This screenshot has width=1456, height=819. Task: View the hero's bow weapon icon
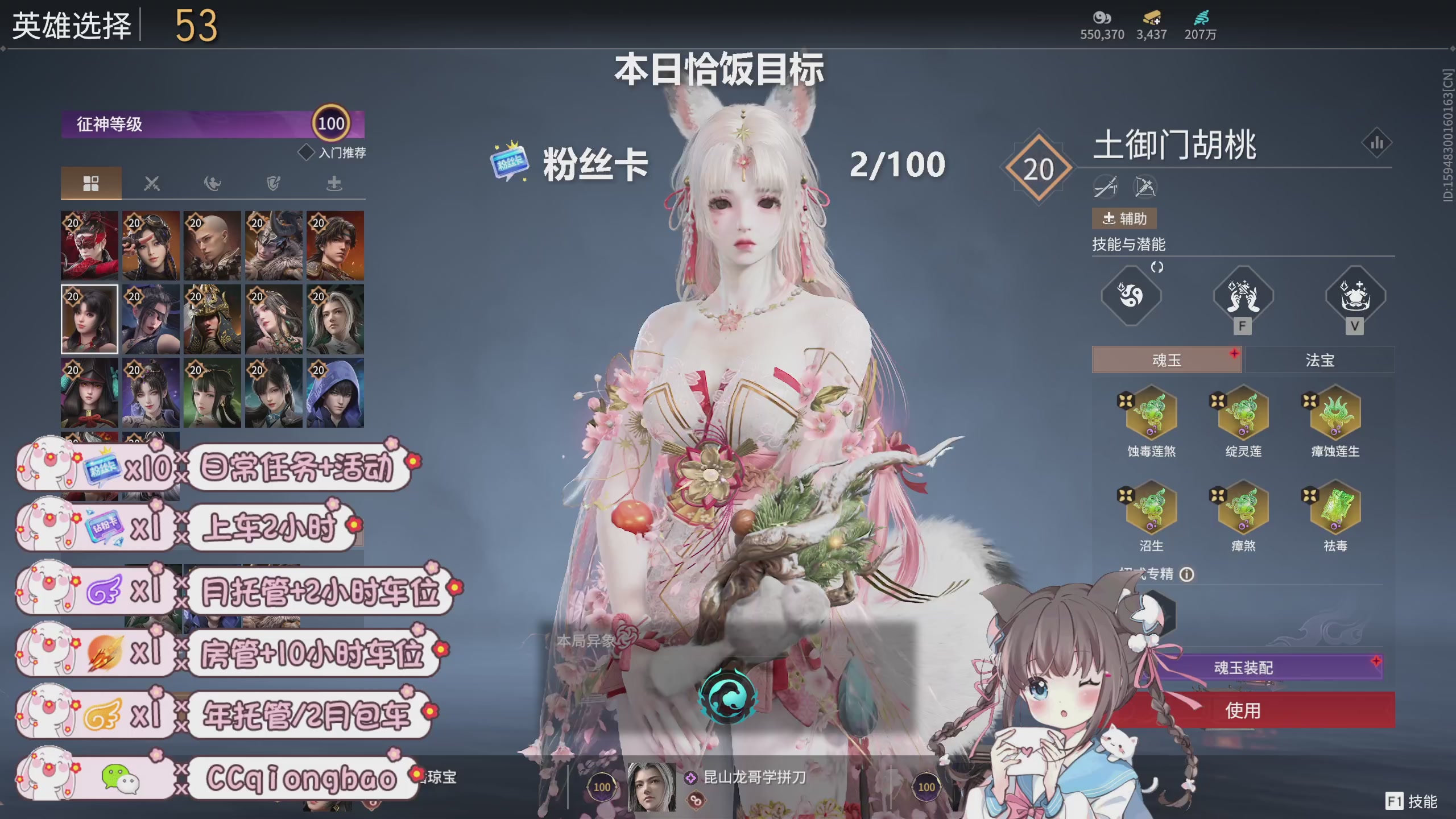click(x=1144, y=187)
